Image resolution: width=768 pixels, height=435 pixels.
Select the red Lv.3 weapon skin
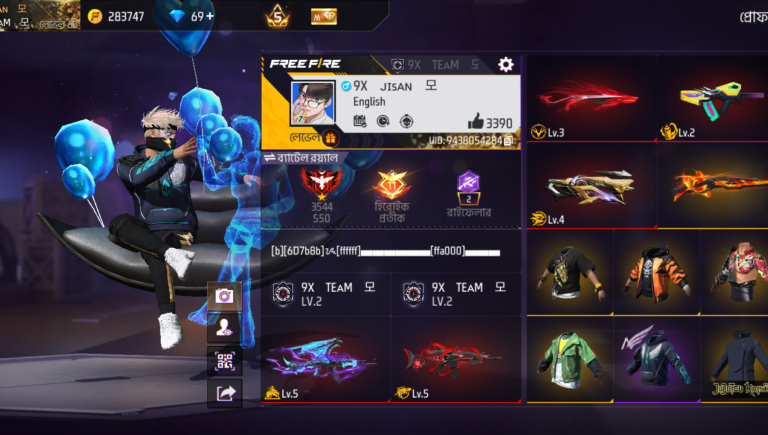(590, 99)
